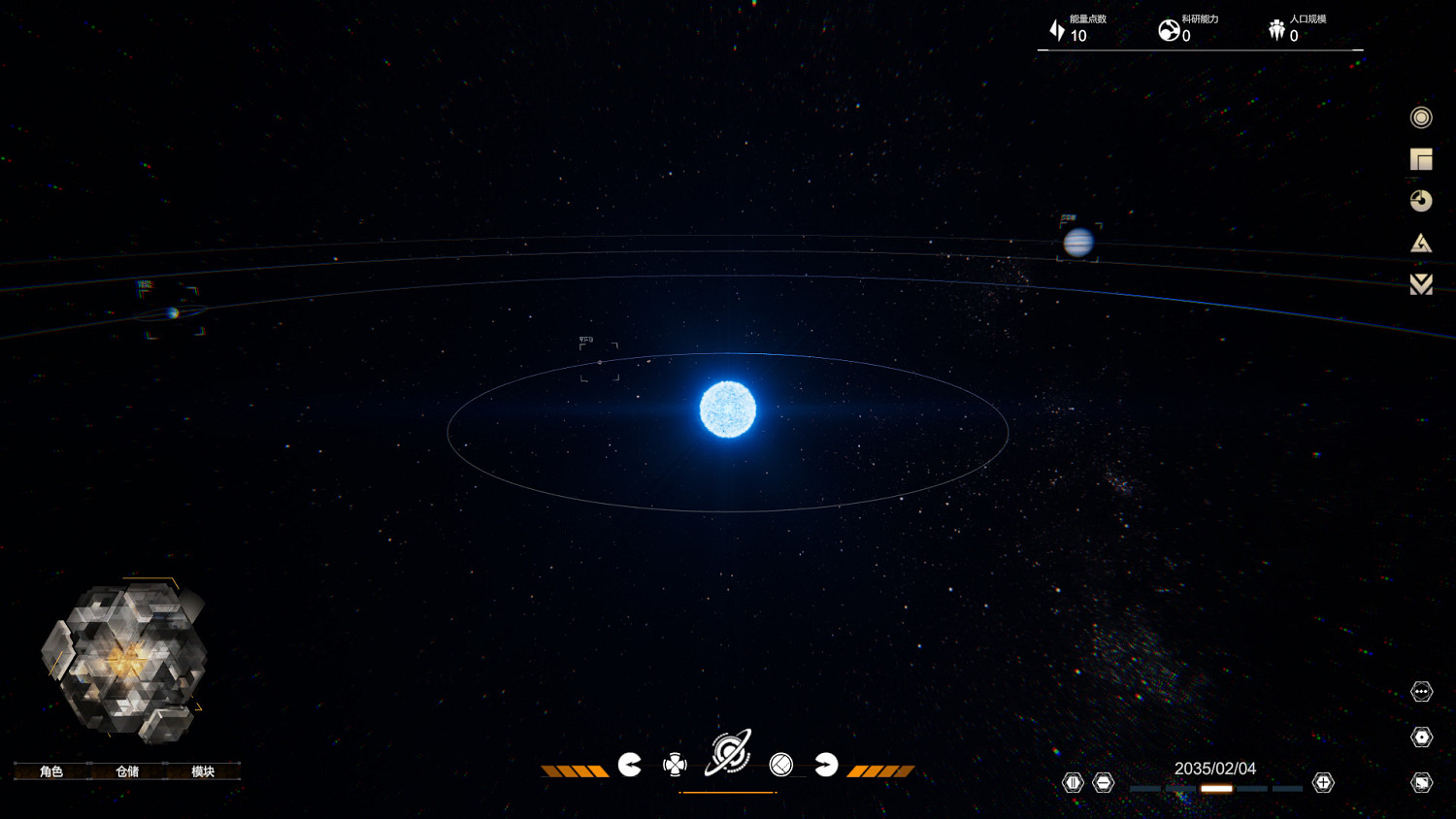Viewport: 1456px width, 819px height.
Task: Select the overlapping panels icon in right sidebar
Action: click(x=1420, y=158)
